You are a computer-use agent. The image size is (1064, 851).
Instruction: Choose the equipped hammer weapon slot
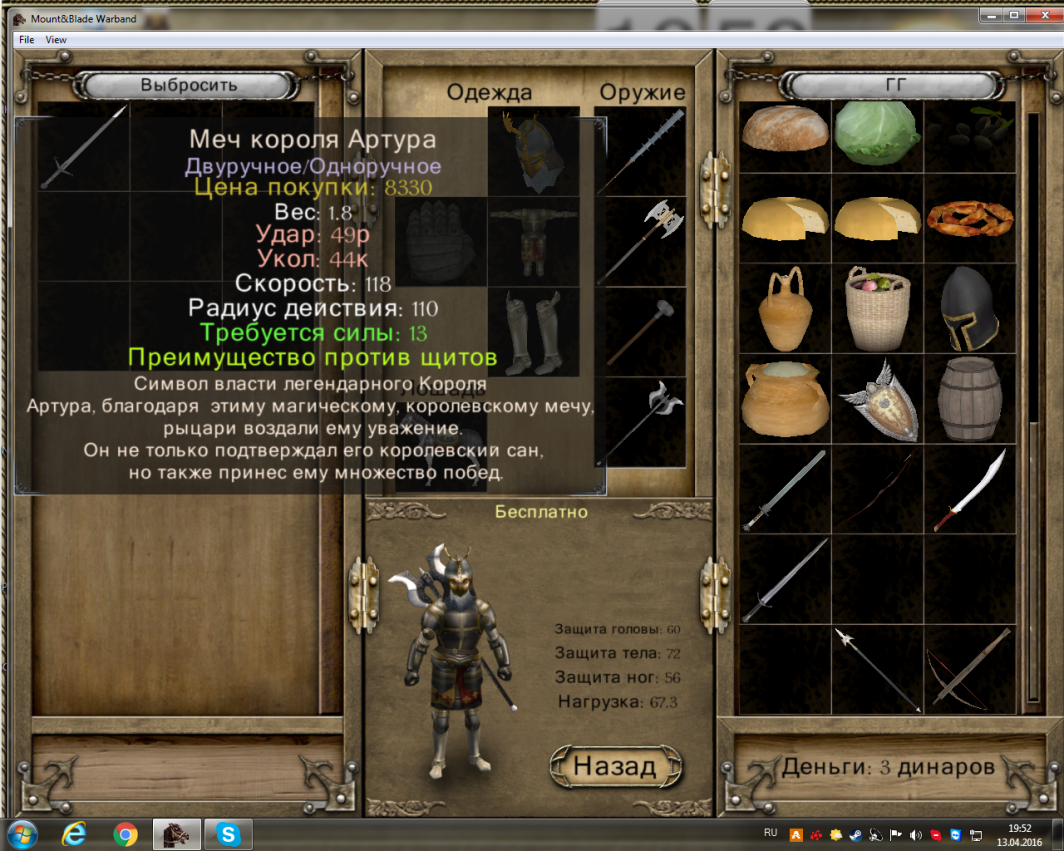(x=645, y=332)
